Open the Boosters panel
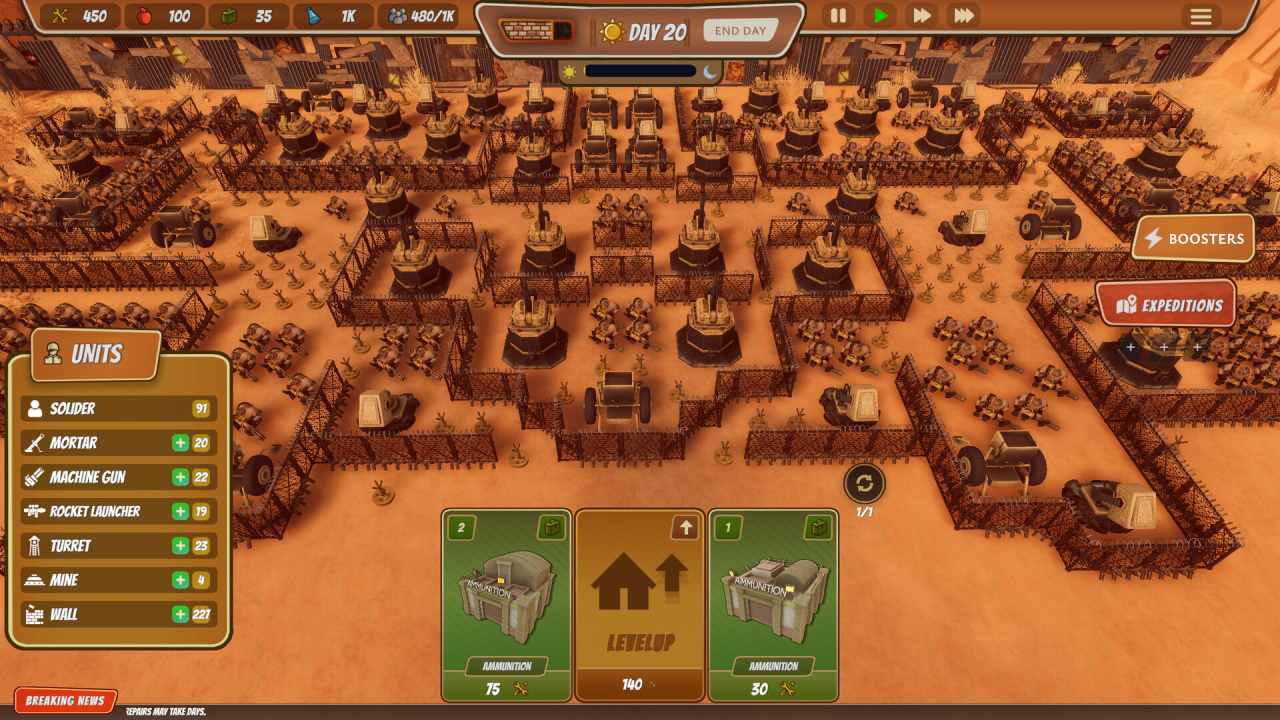The height and width of the screenshot is (720, 1280). [x=1194, y=239]
